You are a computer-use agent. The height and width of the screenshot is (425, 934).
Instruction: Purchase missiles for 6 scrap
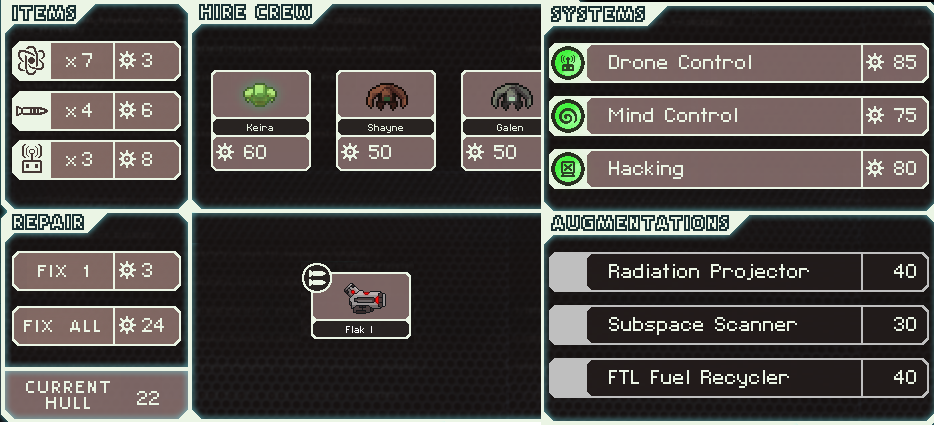97,110
